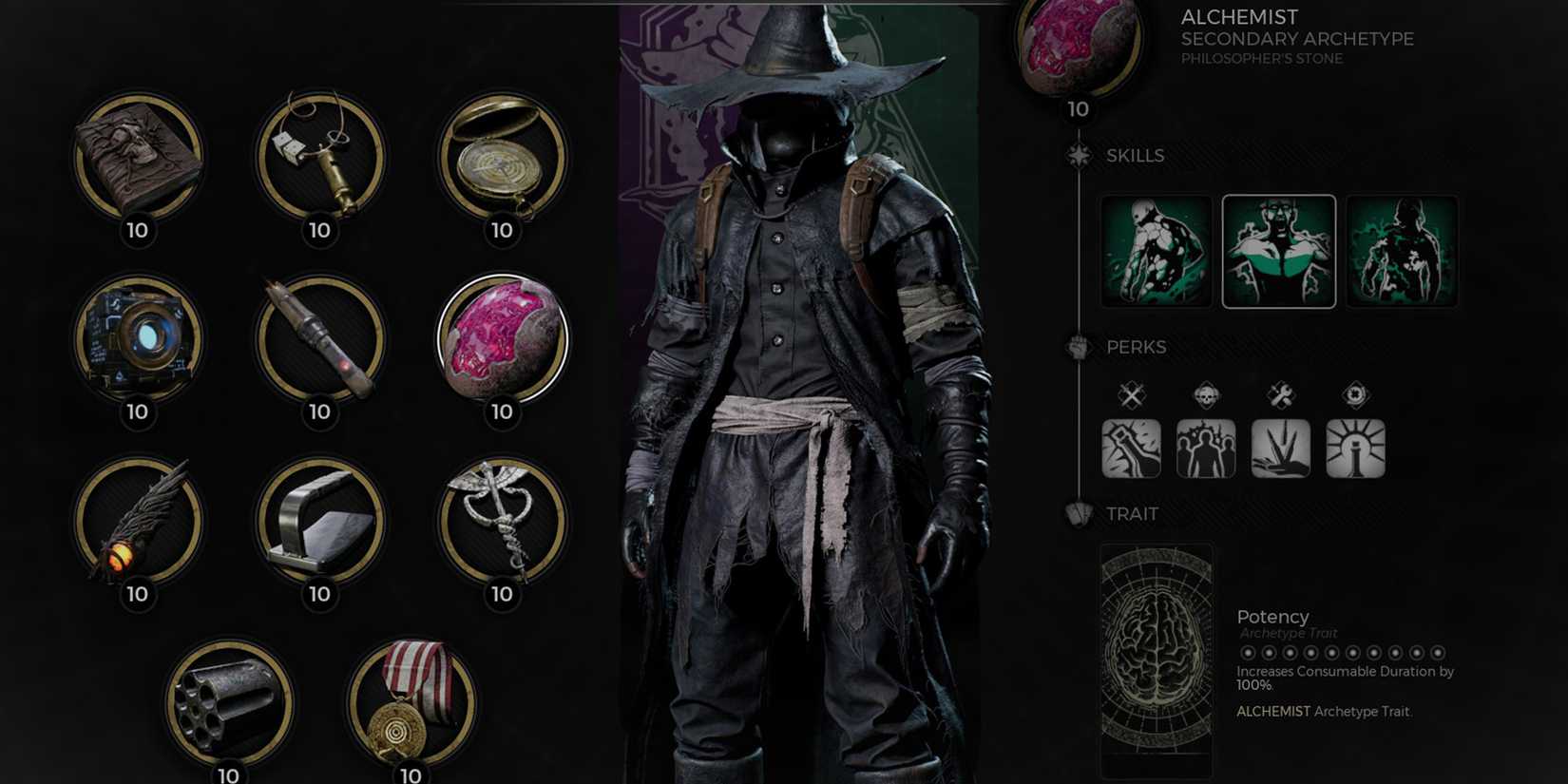Viewport: 1568px width, 784px height.
Task: Choose the third skill in the Skills row
Action: coord(1403,250)
